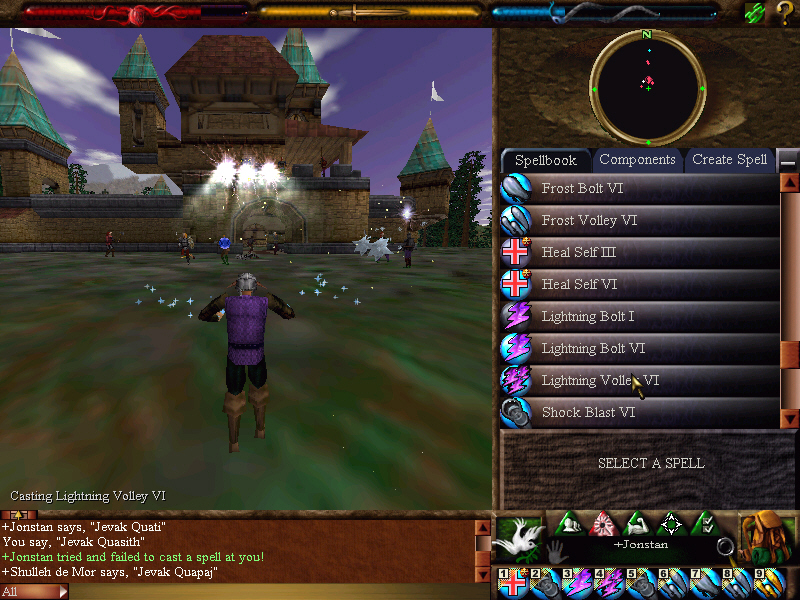The height and width of the screenshot is (600, 800).
Task: Choose Lightning Bolt VI in the spellbook
Action: [x=640, y=348]
